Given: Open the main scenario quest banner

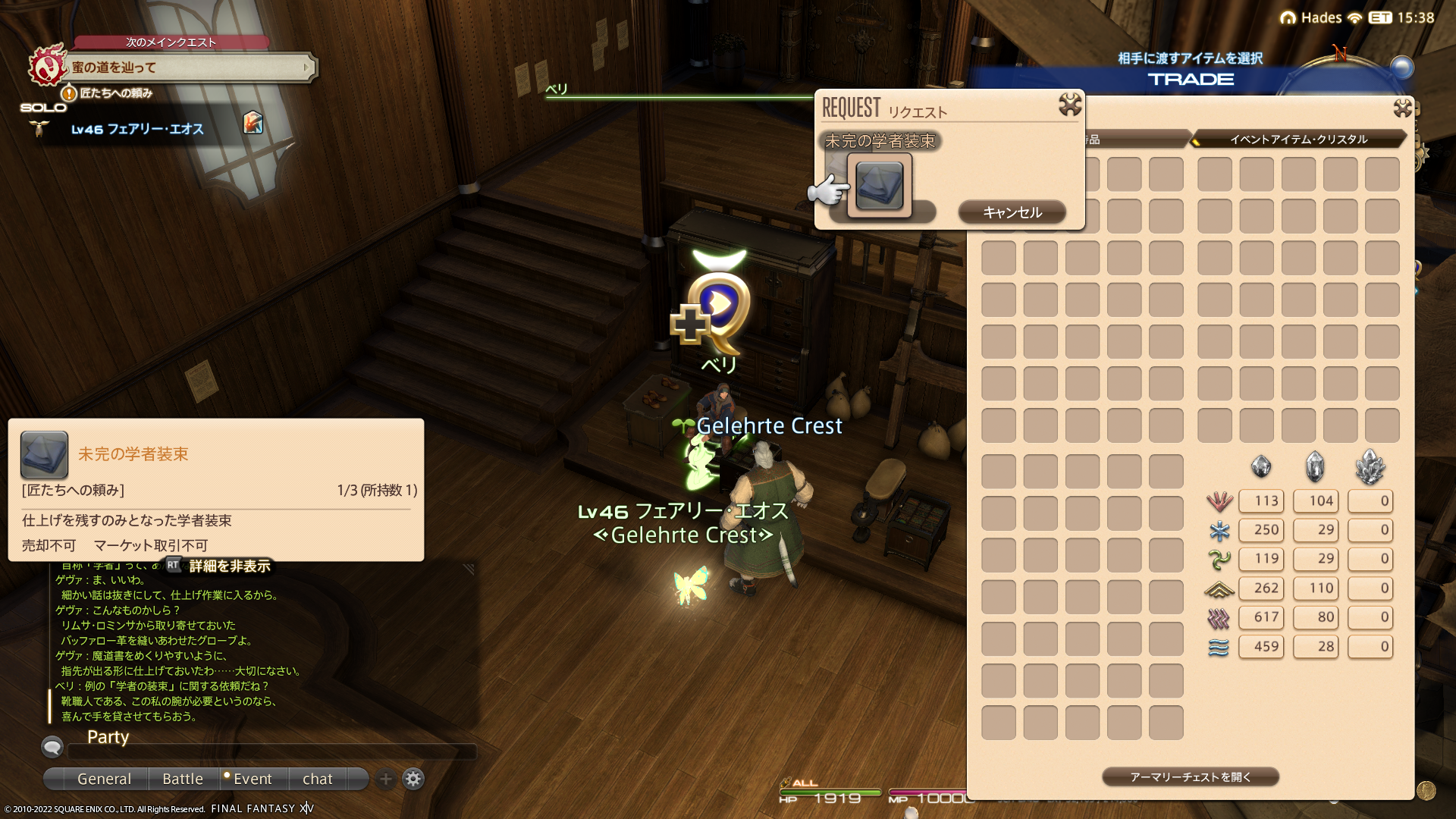Looking at the screenshot, I should pos(190,67).
